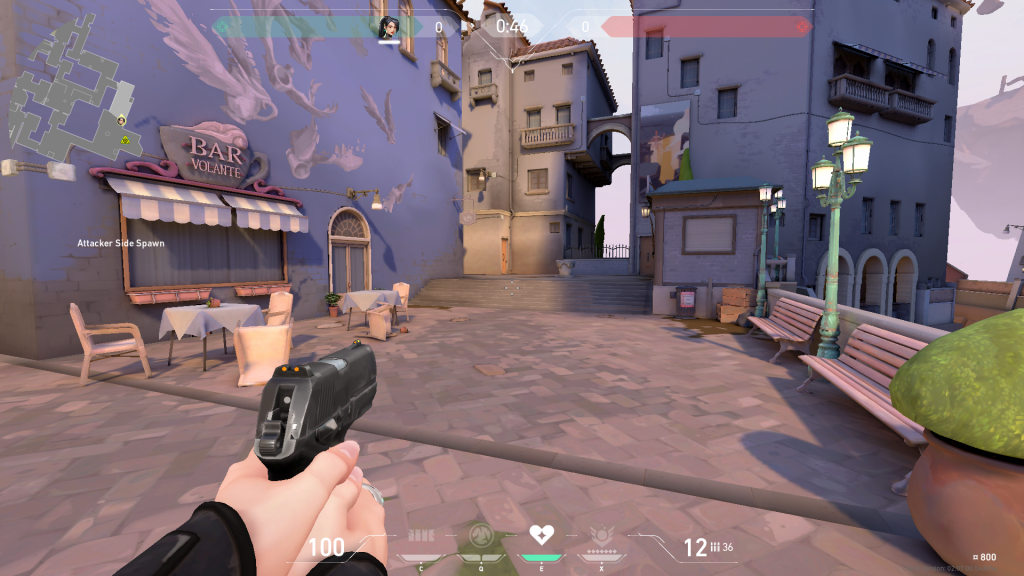1024x576 pixels.
Task: Activate the Slow Orb ability
Action: [479, 536]
